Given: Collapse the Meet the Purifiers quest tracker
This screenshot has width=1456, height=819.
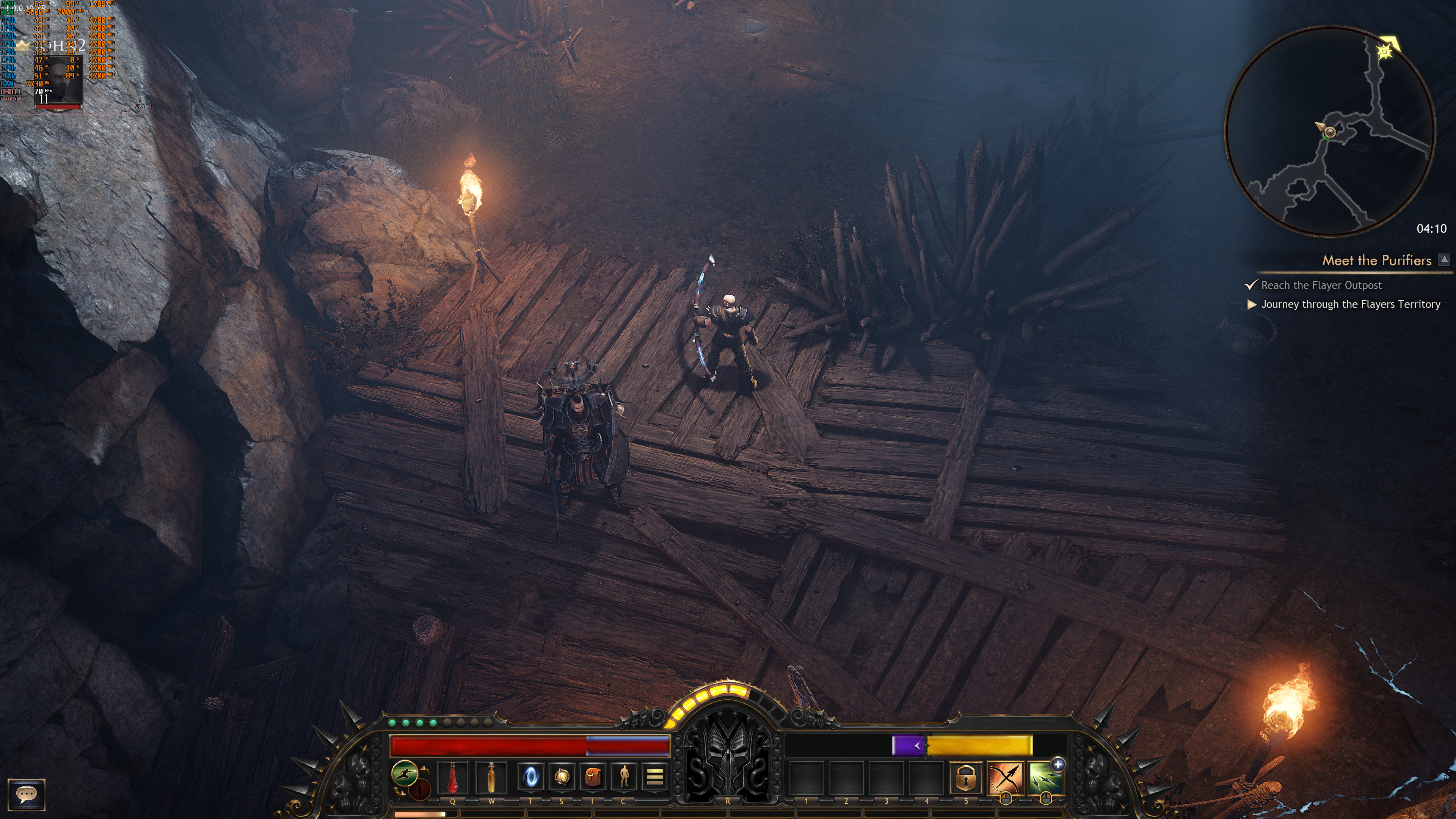Looking at the screenshot, I should [1444, 260].
